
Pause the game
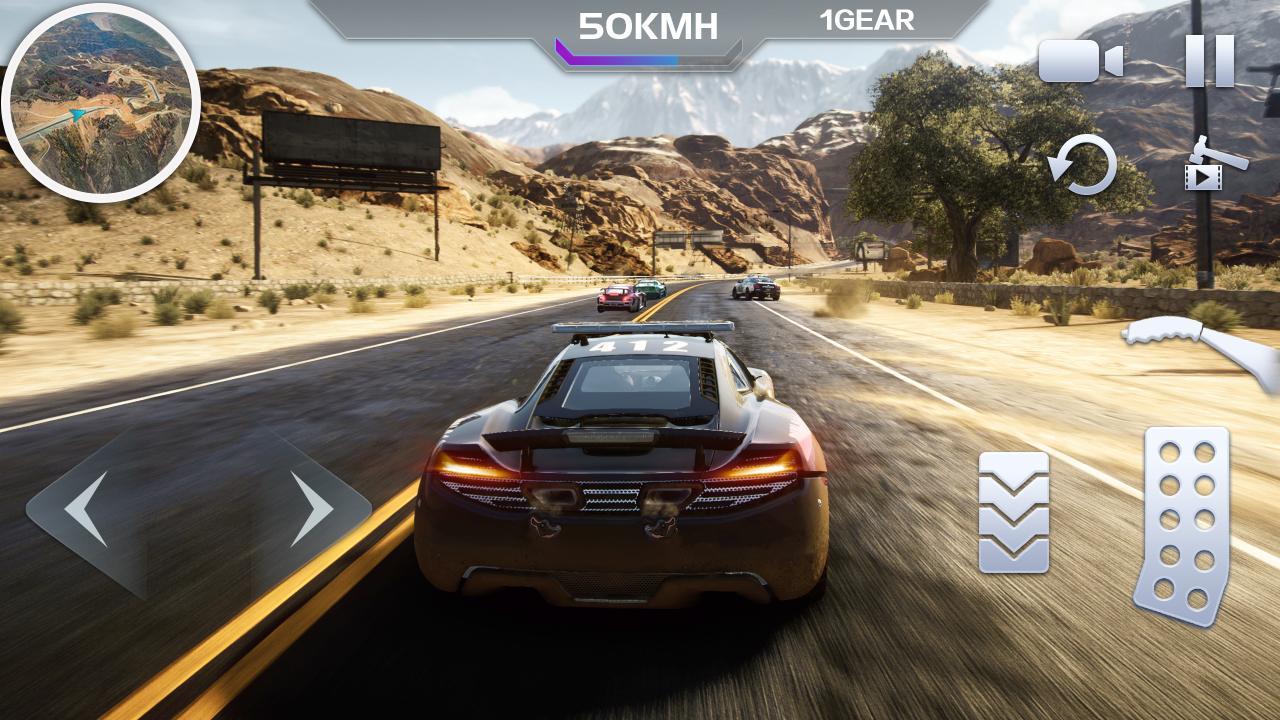[1209, 61]
